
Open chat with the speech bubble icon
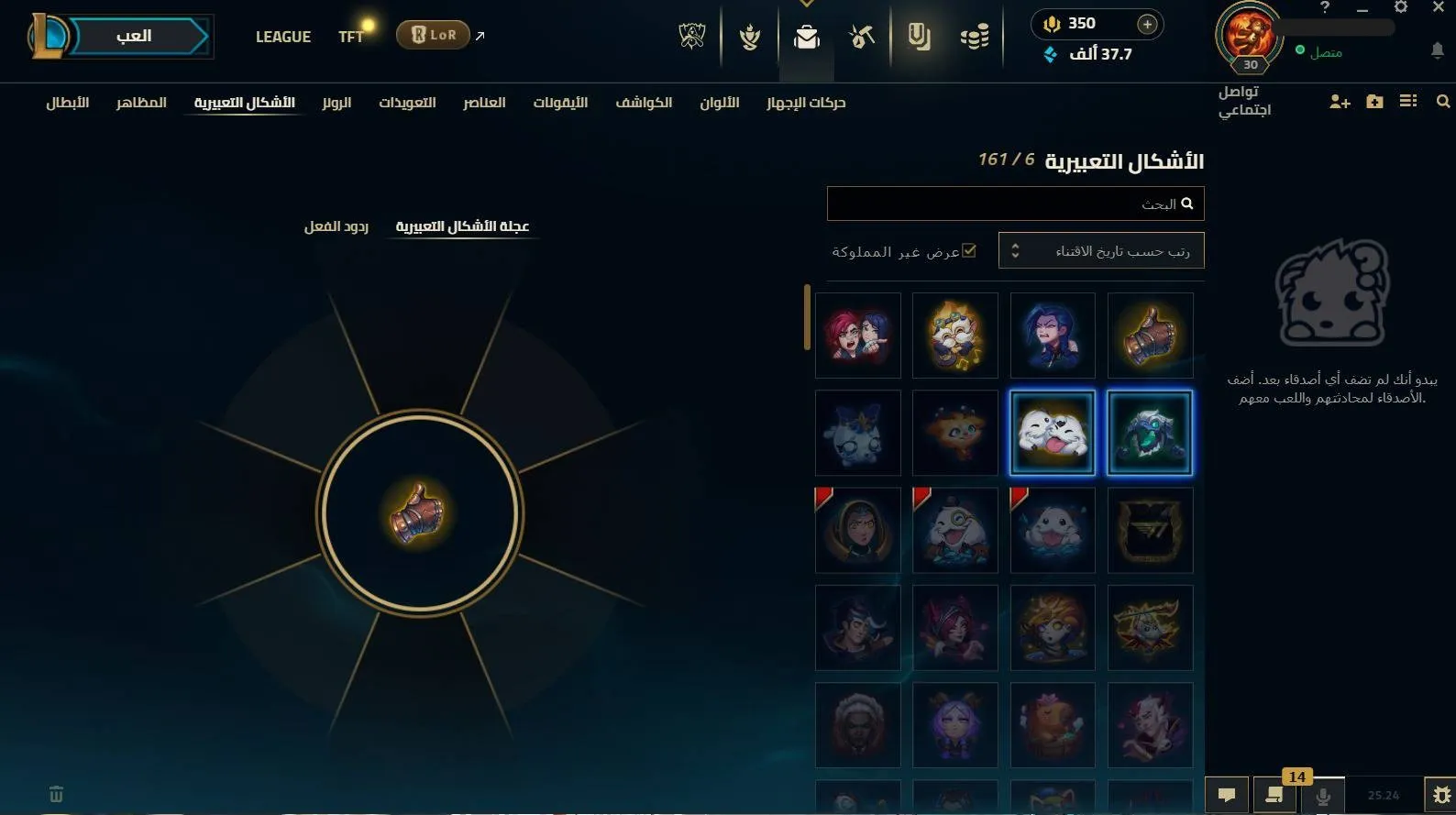click(x=1227, y=795)
